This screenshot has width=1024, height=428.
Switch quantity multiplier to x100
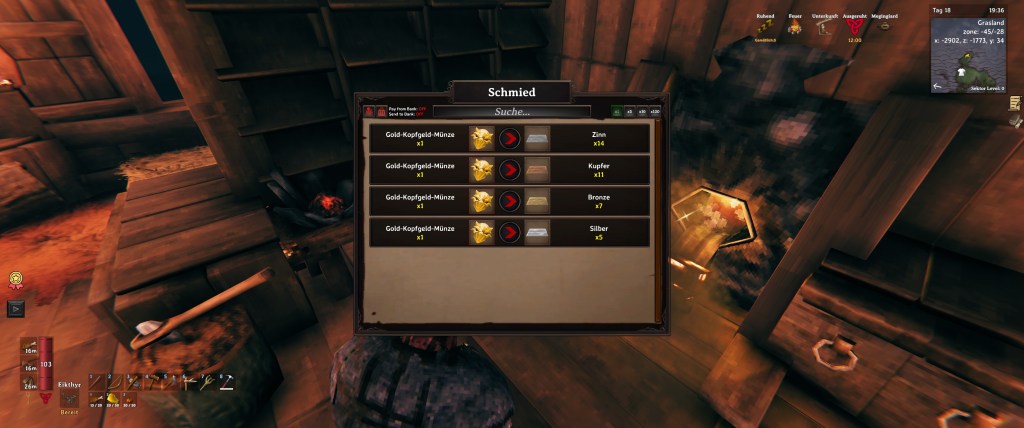pyautogui.click(x=655, y=112)
